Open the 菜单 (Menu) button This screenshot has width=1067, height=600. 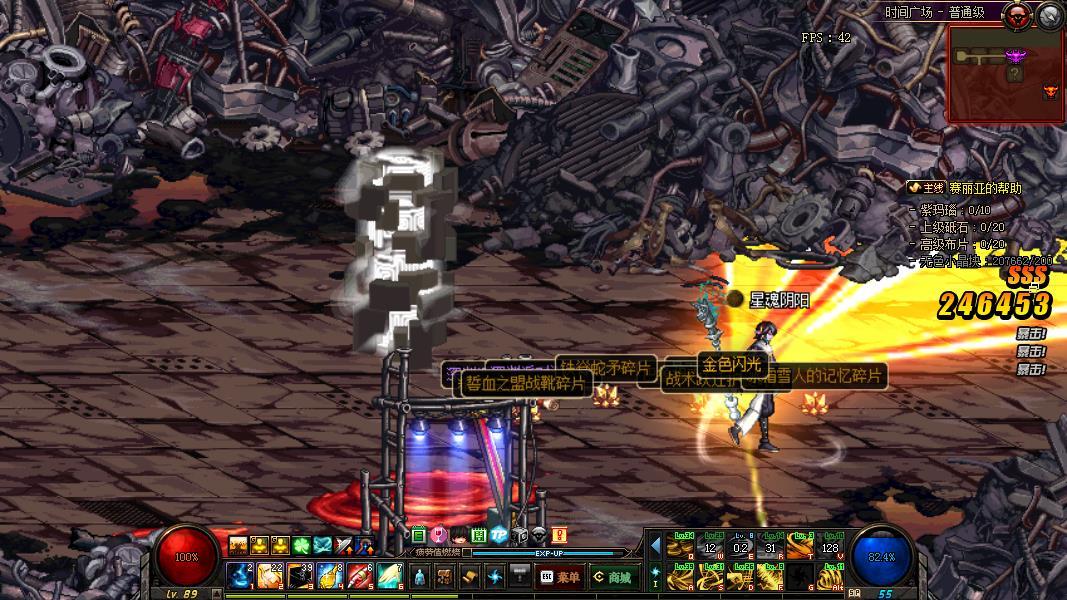point(561,577)
